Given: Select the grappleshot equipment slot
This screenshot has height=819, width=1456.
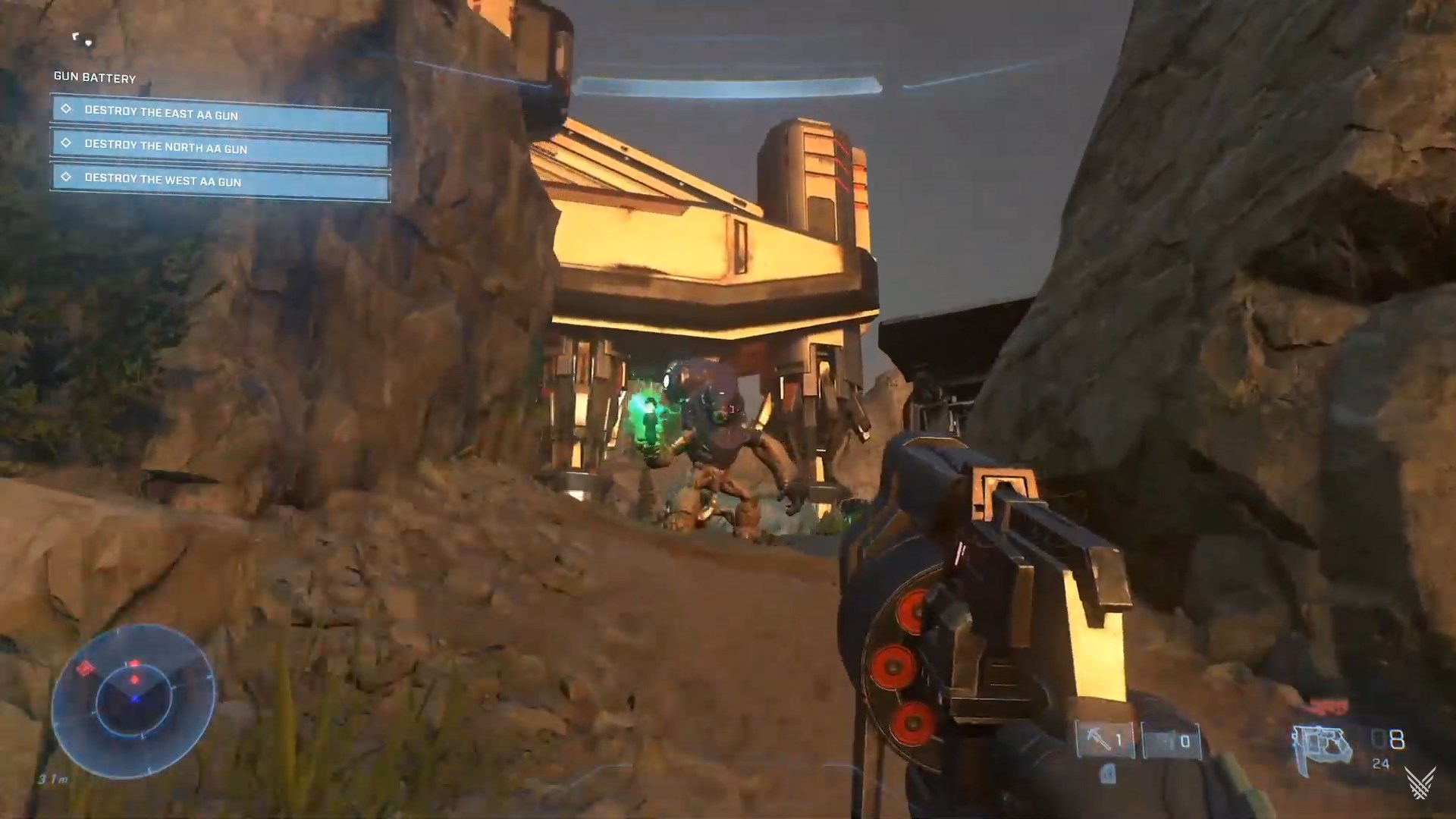Looking at the screenshot, I should pos(1105,739).
